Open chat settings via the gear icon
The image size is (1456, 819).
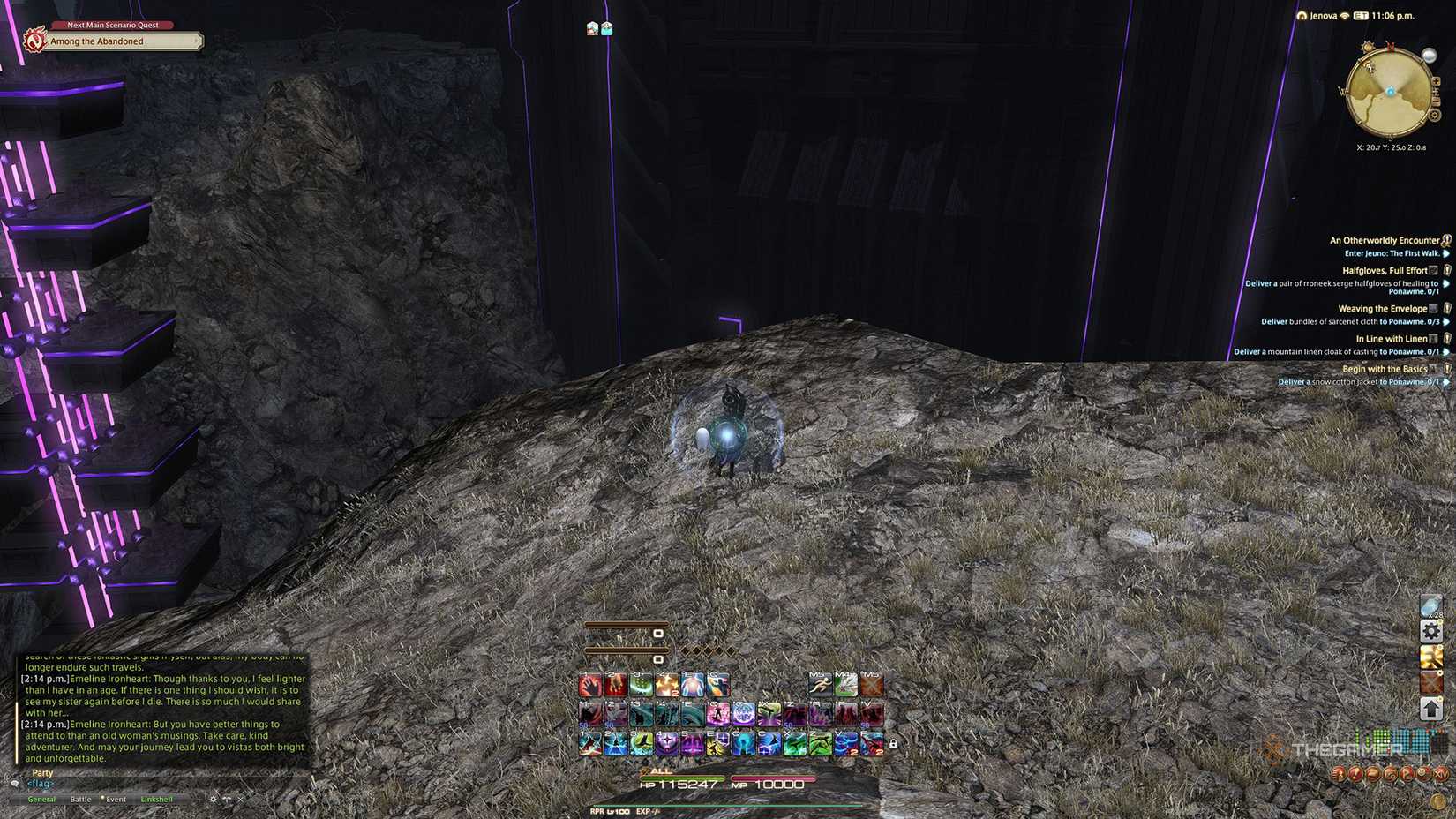pyautogui.click(x=214, y=799)
